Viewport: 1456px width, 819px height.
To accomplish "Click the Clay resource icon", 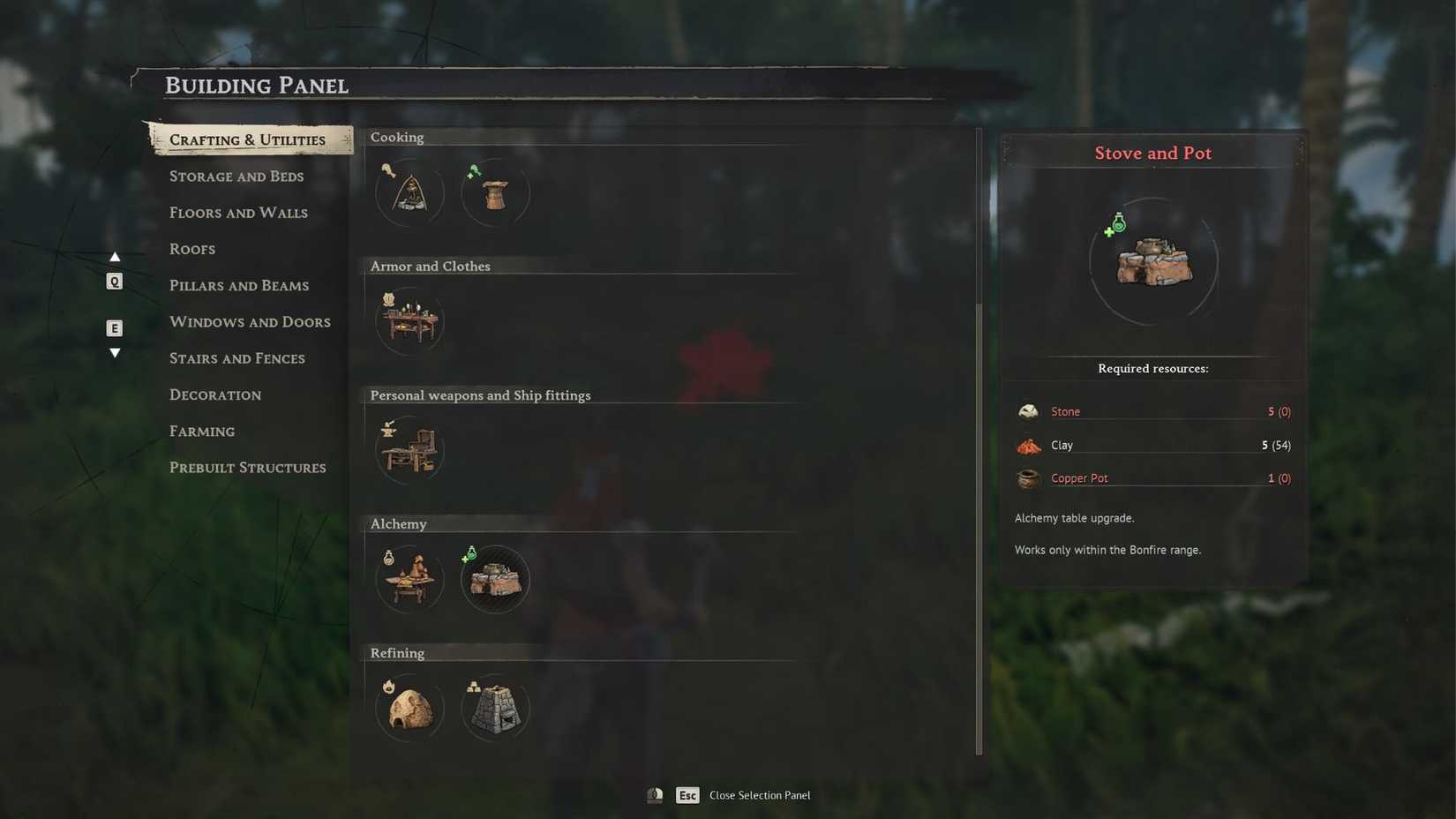I will pyautogui.click(x=1027, y=445).
